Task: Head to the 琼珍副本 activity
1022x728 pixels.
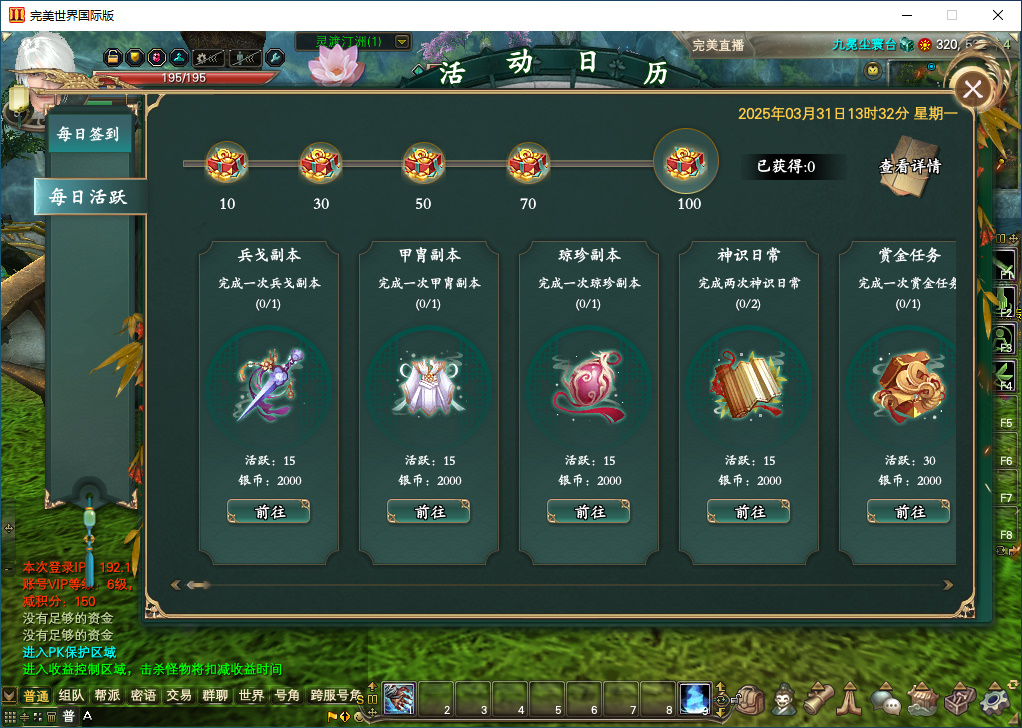Action: (588, 511)
